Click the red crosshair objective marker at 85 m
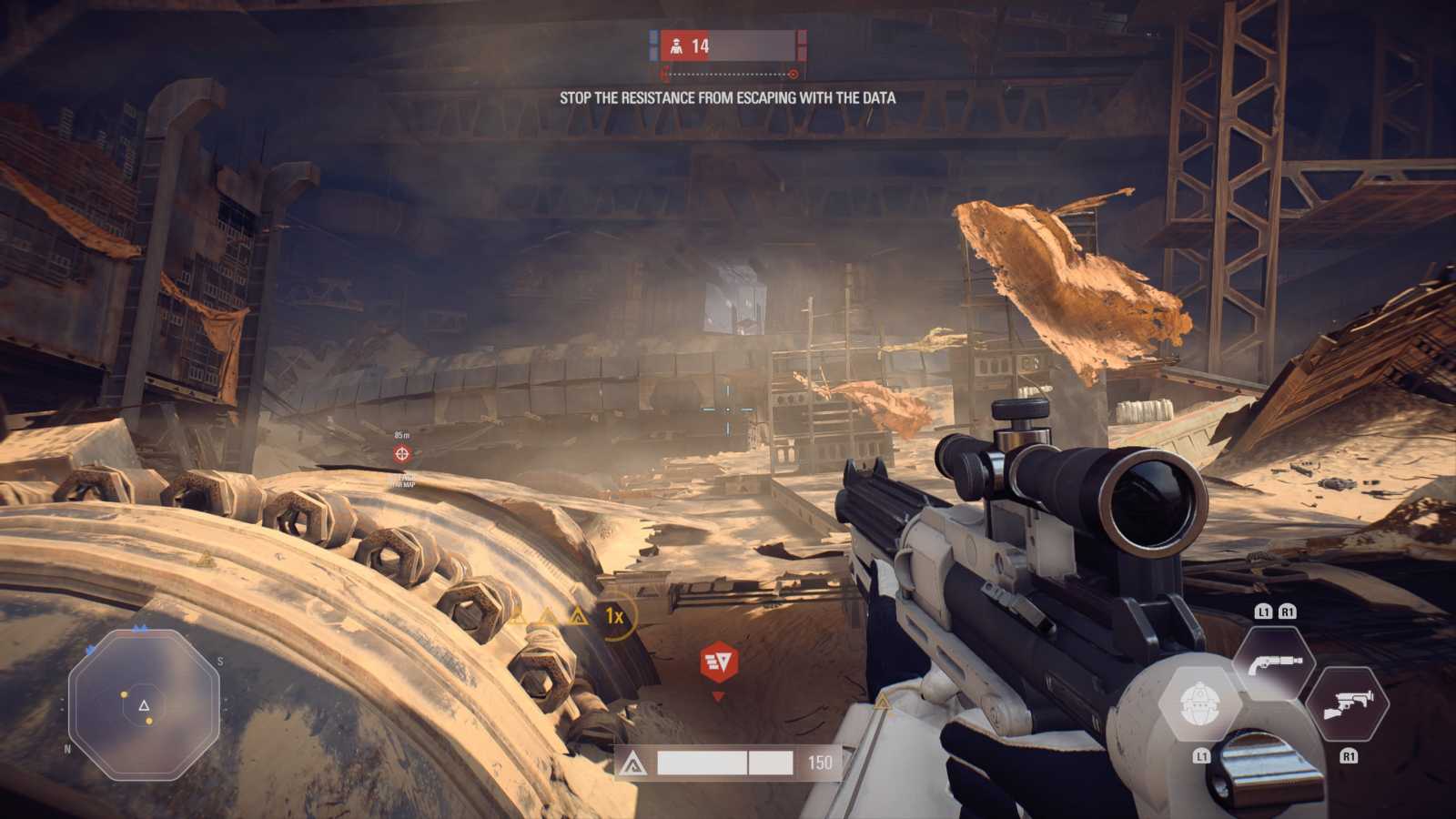1456x819 pixels. coord(402,453)
